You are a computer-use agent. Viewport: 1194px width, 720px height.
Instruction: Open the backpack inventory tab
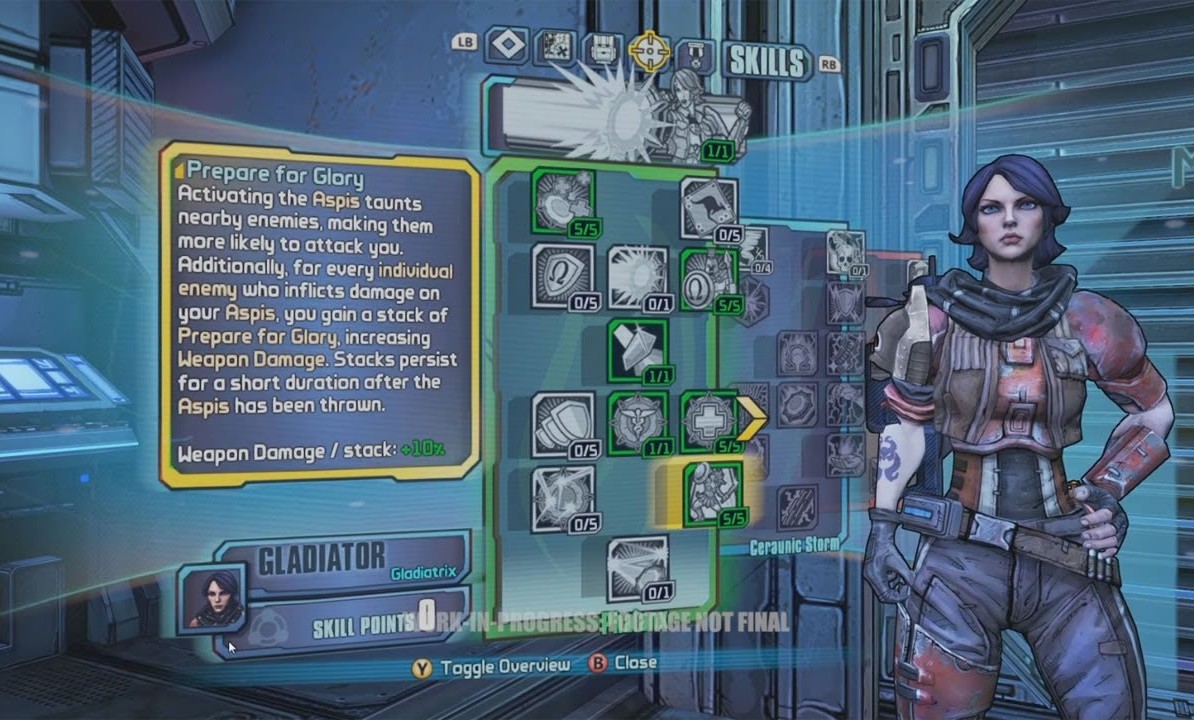pyautogui.click(x=602, y=47)
